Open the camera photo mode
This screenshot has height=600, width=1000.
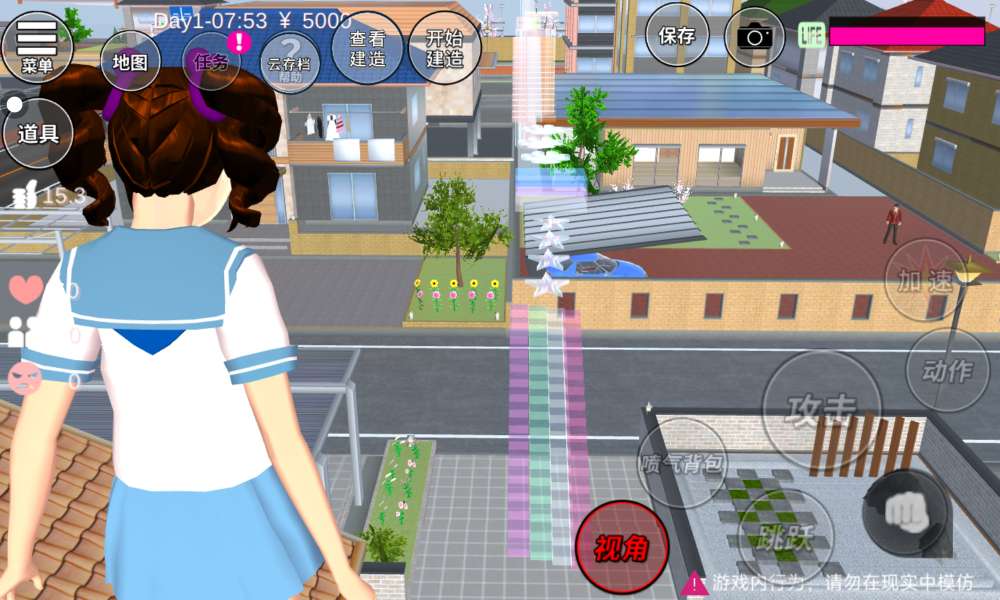pyautogui.click(x=757, y=37)
